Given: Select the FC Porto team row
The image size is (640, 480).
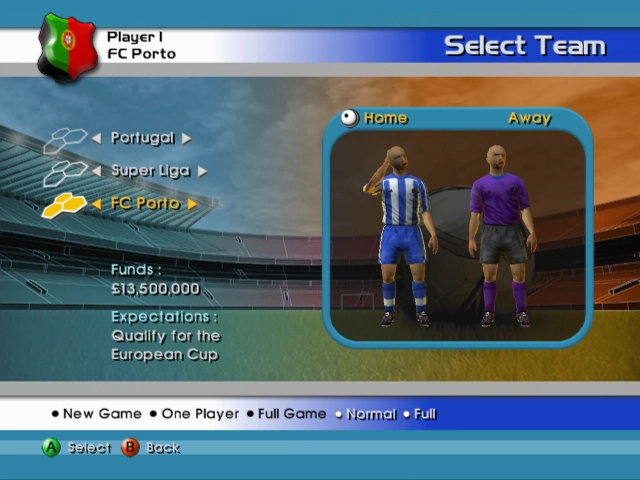Looking at the screenshot, I should [x=145, y=204].
